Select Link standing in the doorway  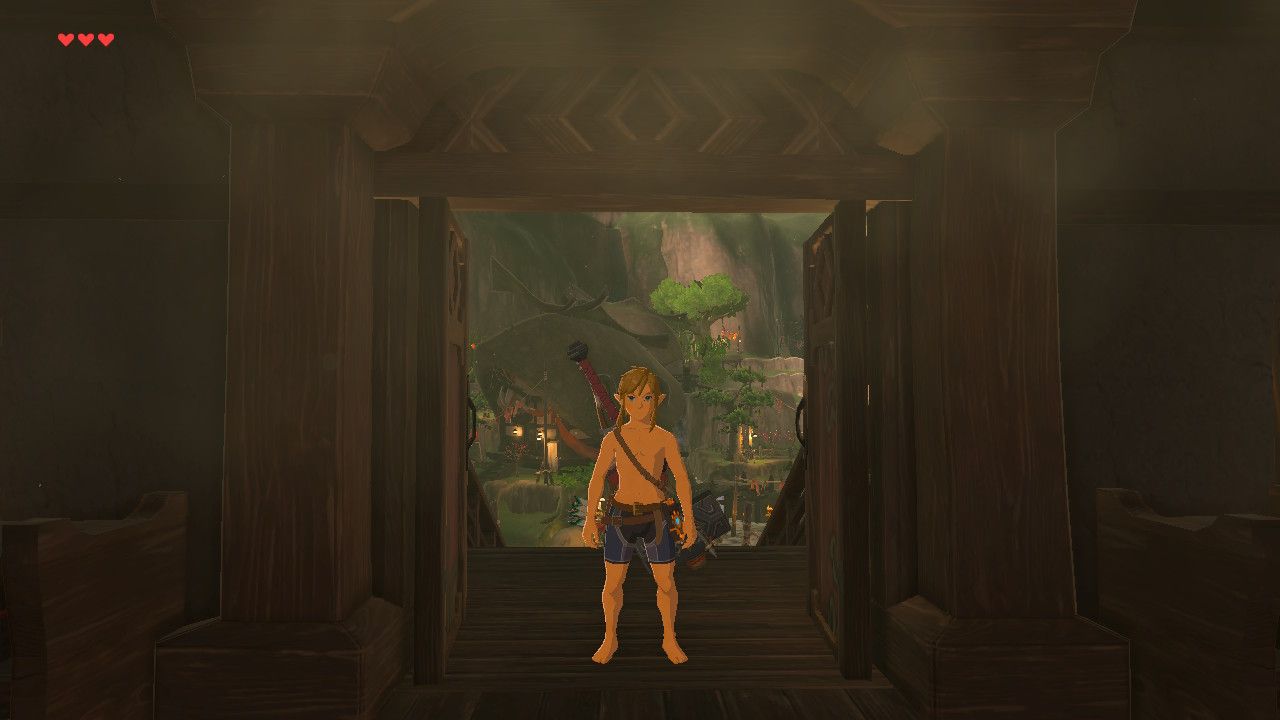tap(640, 480)
